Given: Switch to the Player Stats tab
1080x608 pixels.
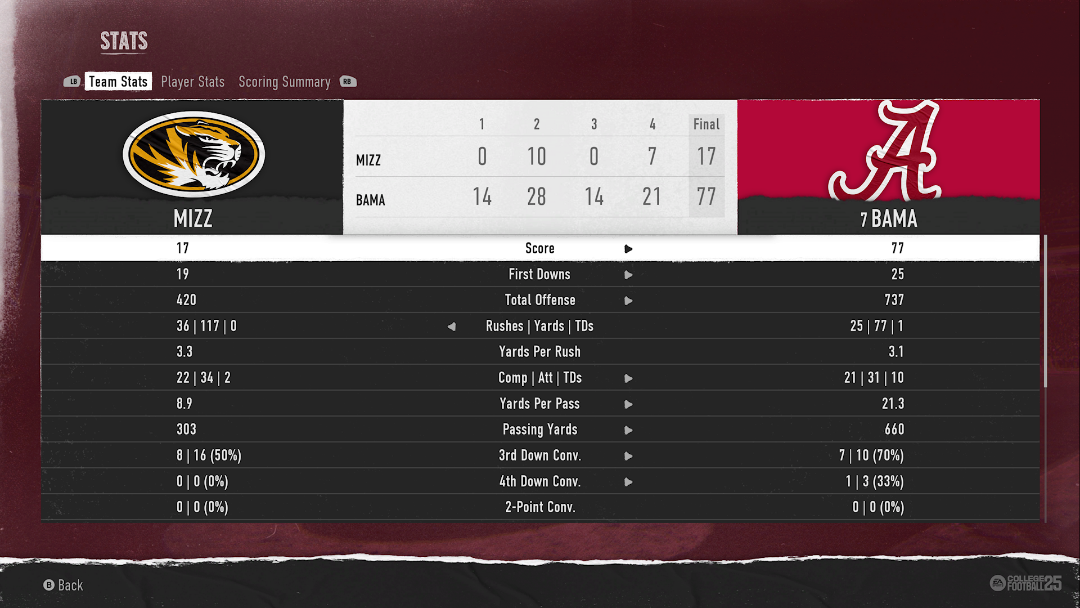Looking at the screenshot, I should coord(192,82).
